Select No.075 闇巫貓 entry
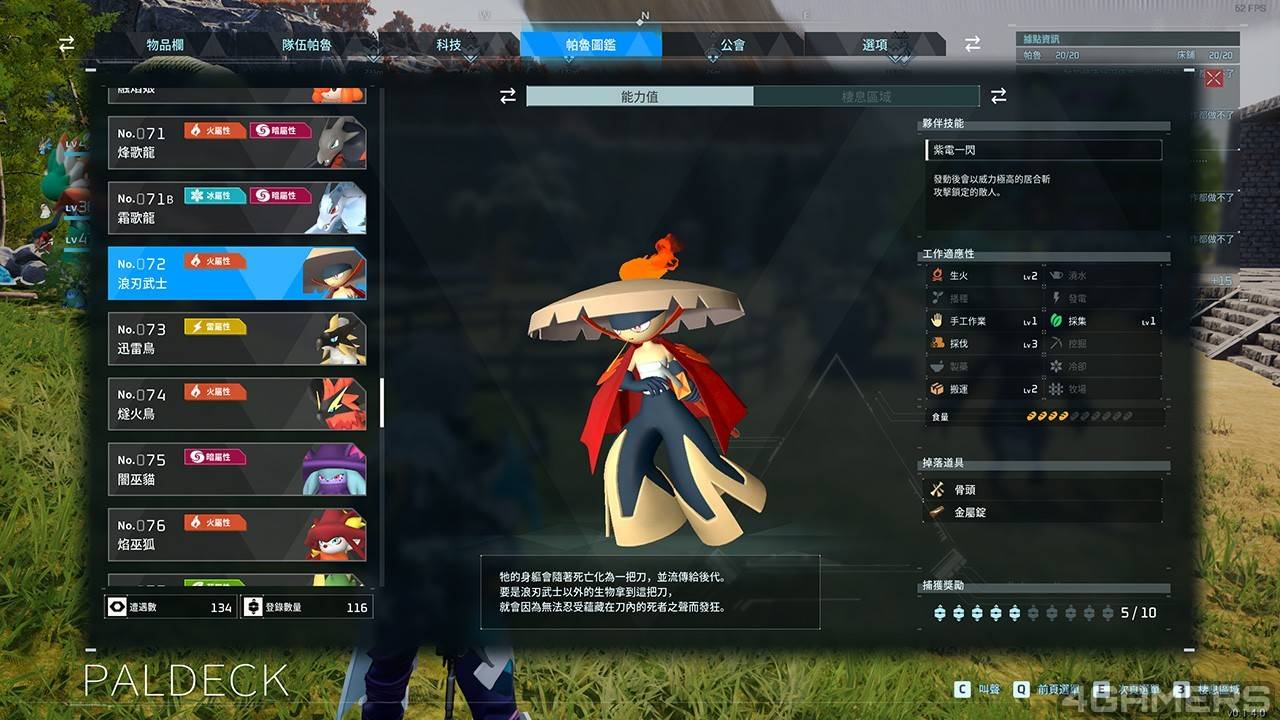The height and width of the screenshot is (720, 1280). coord(237,469)
